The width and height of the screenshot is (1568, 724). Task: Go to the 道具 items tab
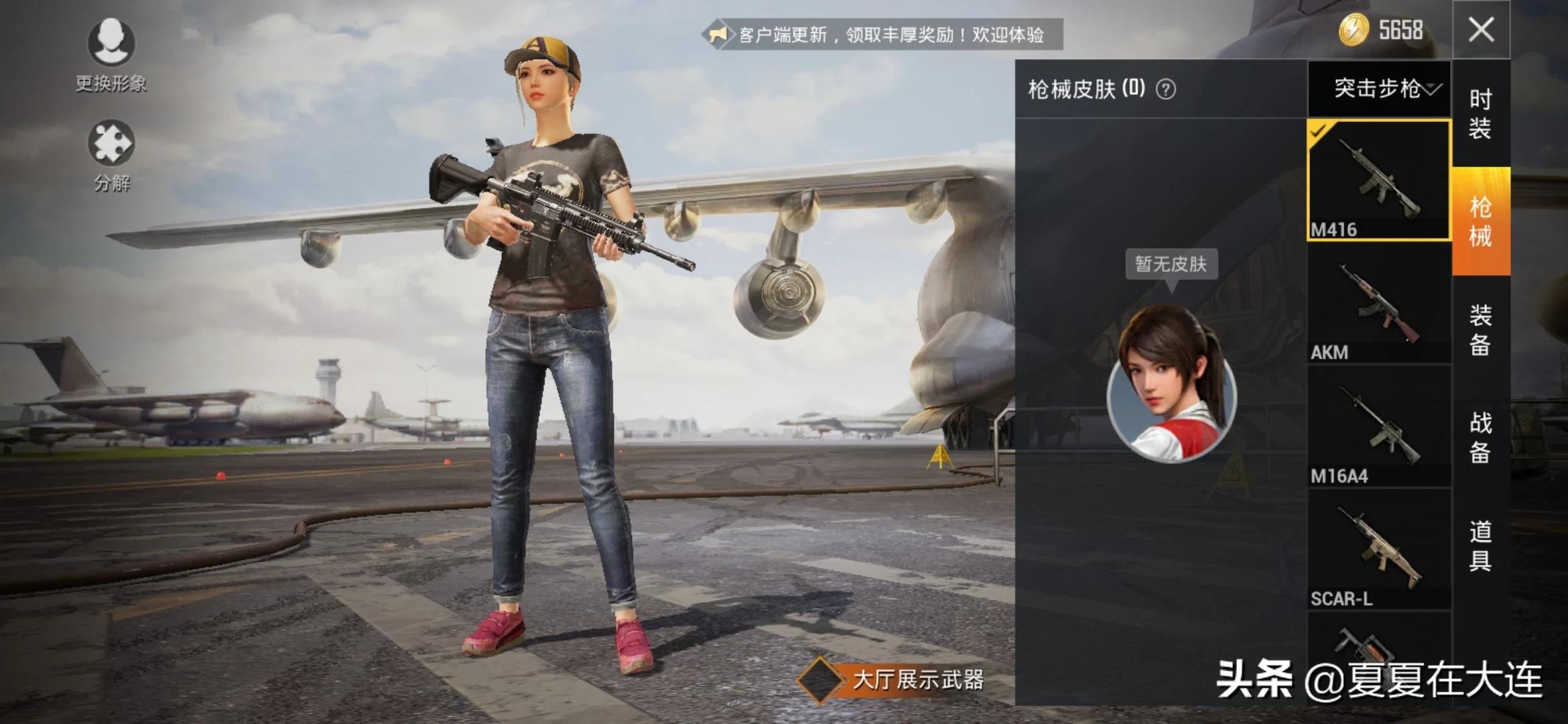1481,546
